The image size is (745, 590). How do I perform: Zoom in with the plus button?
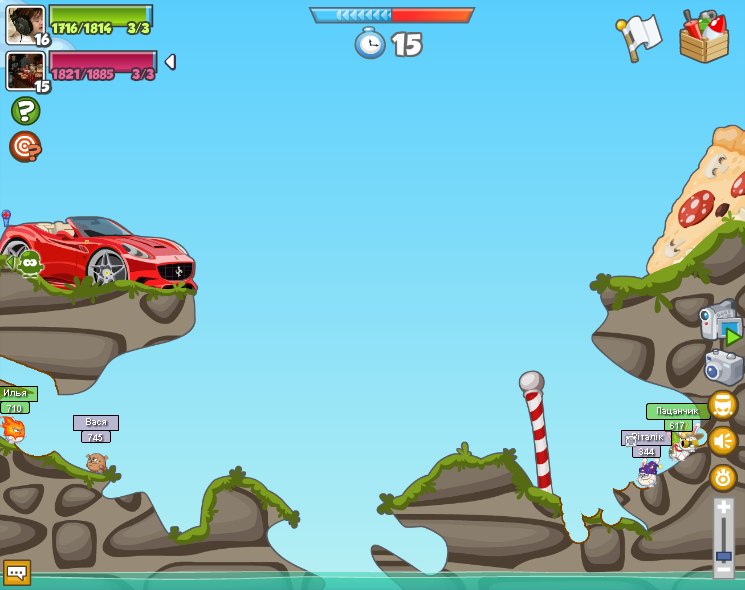[724, 508]
